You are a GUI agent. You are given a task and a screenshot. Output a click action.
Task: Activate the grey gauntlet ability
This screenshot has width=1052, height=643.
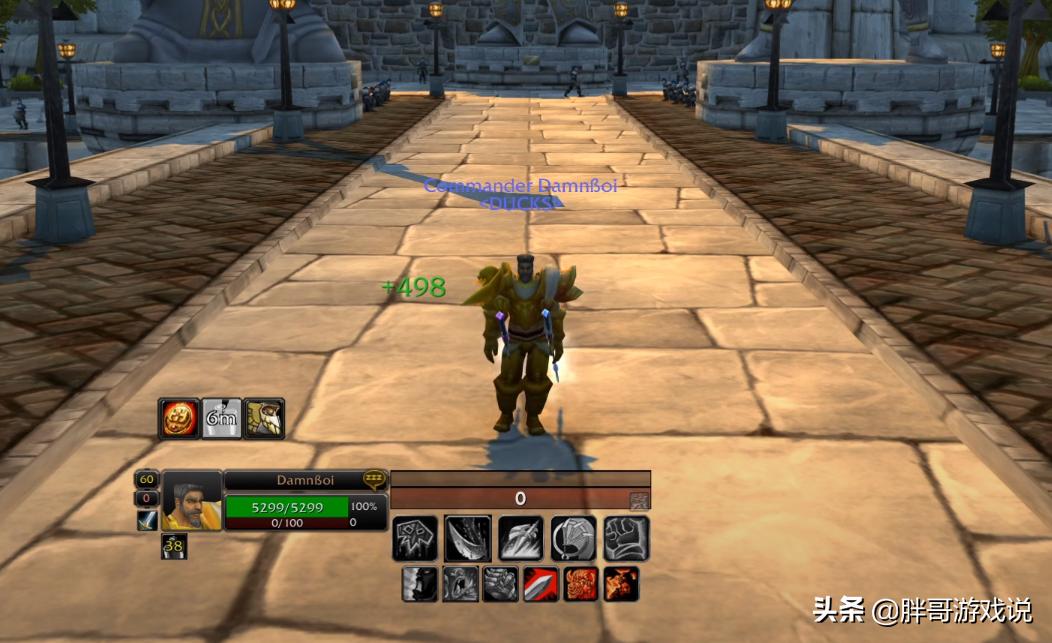coord(500,584)
